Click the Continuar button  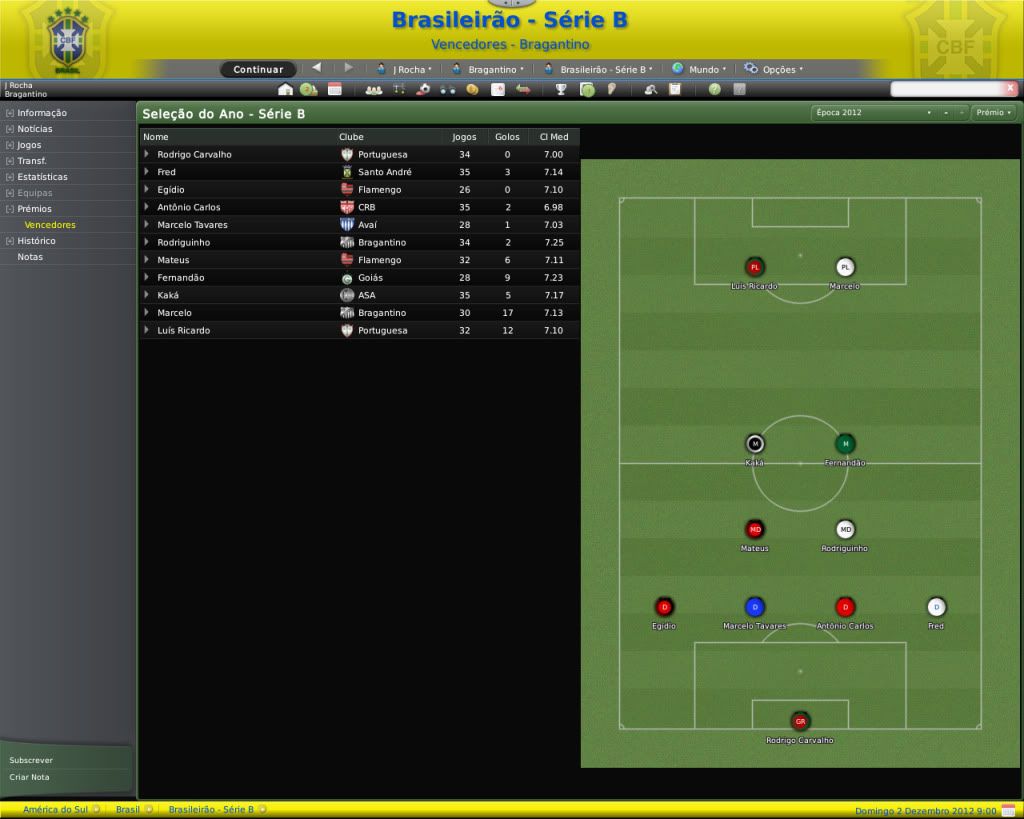point(258,70)
